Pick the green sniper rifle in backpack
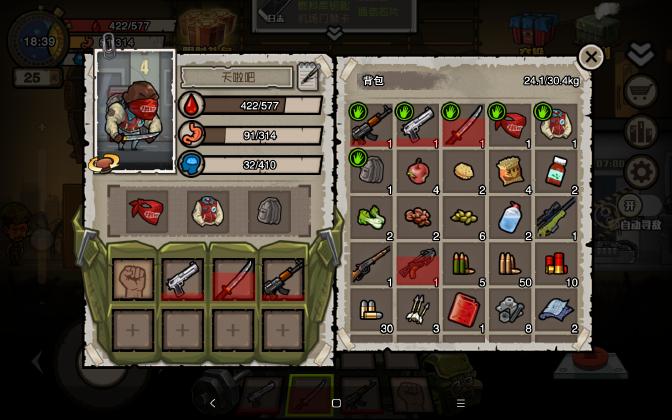The height and width of the screenshot is (420, 672). point(556,217)
